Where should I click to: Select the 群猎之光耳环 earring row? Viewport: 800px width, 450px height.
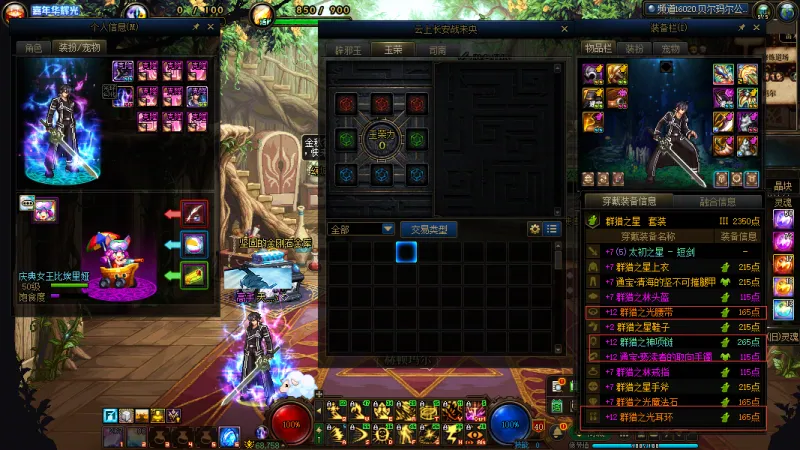click(x=673, y=417)
